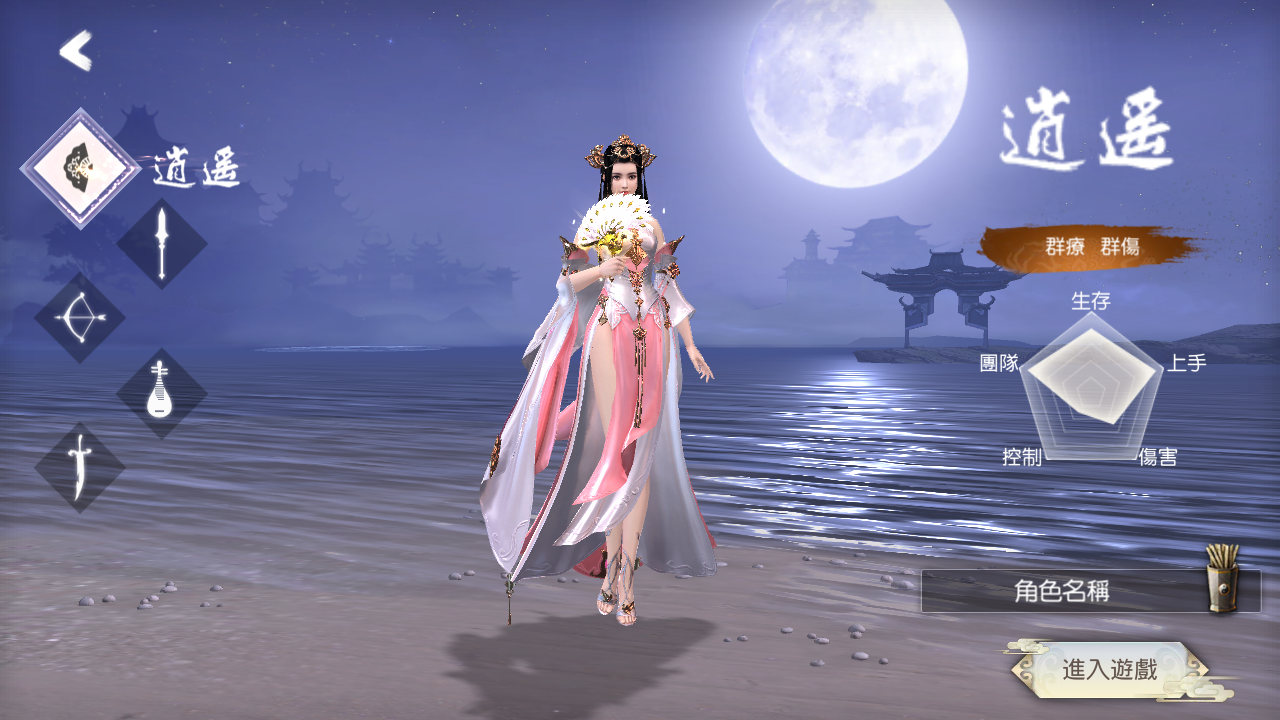Select the fan class 逍遙 icon
Image resolution: width=1280 pixels, height=720 pixels.
click(80, 168)
